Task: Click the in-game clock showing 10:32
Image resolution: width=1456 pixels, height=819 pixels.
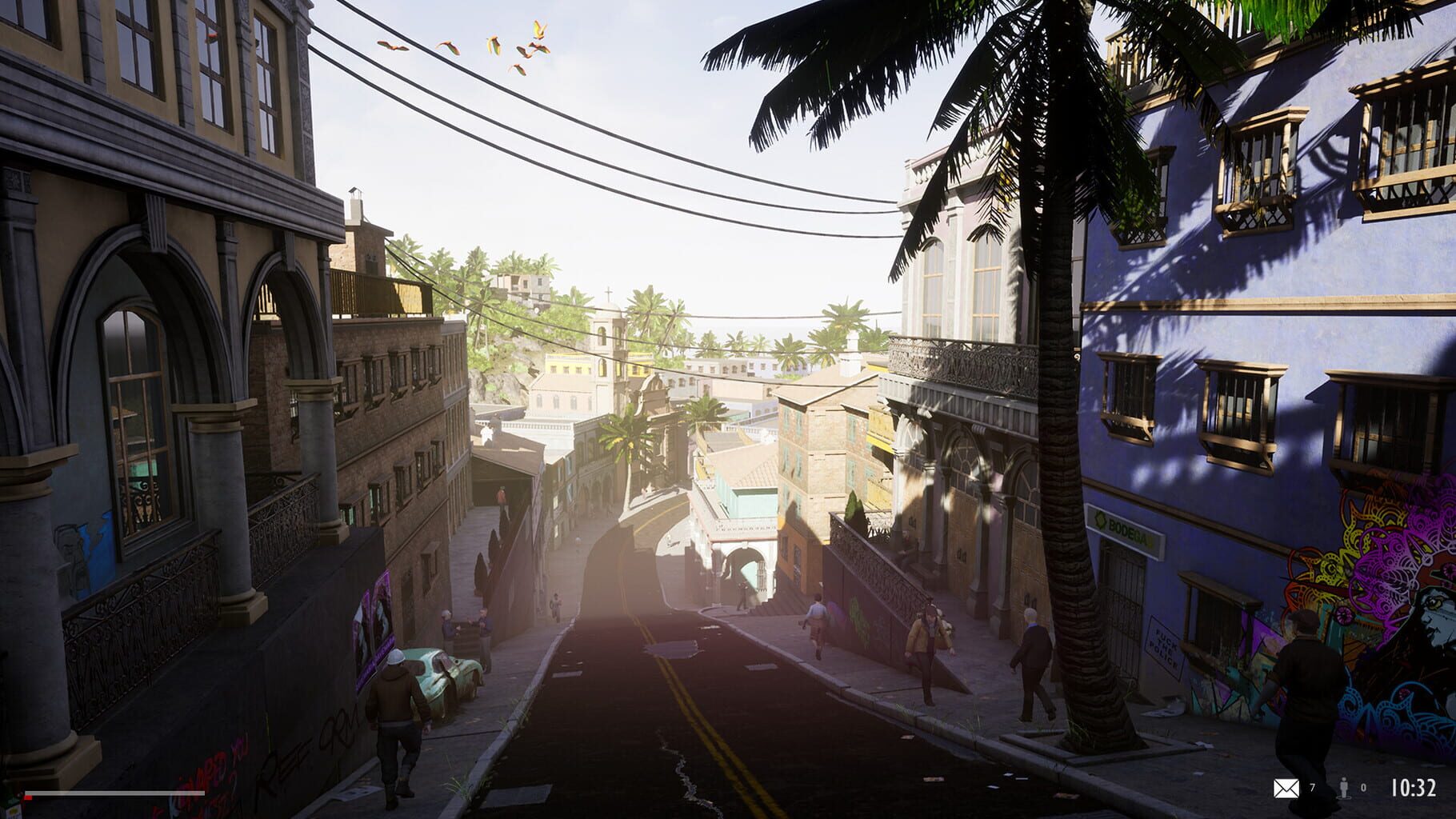Action: [x=1413, y=788]
